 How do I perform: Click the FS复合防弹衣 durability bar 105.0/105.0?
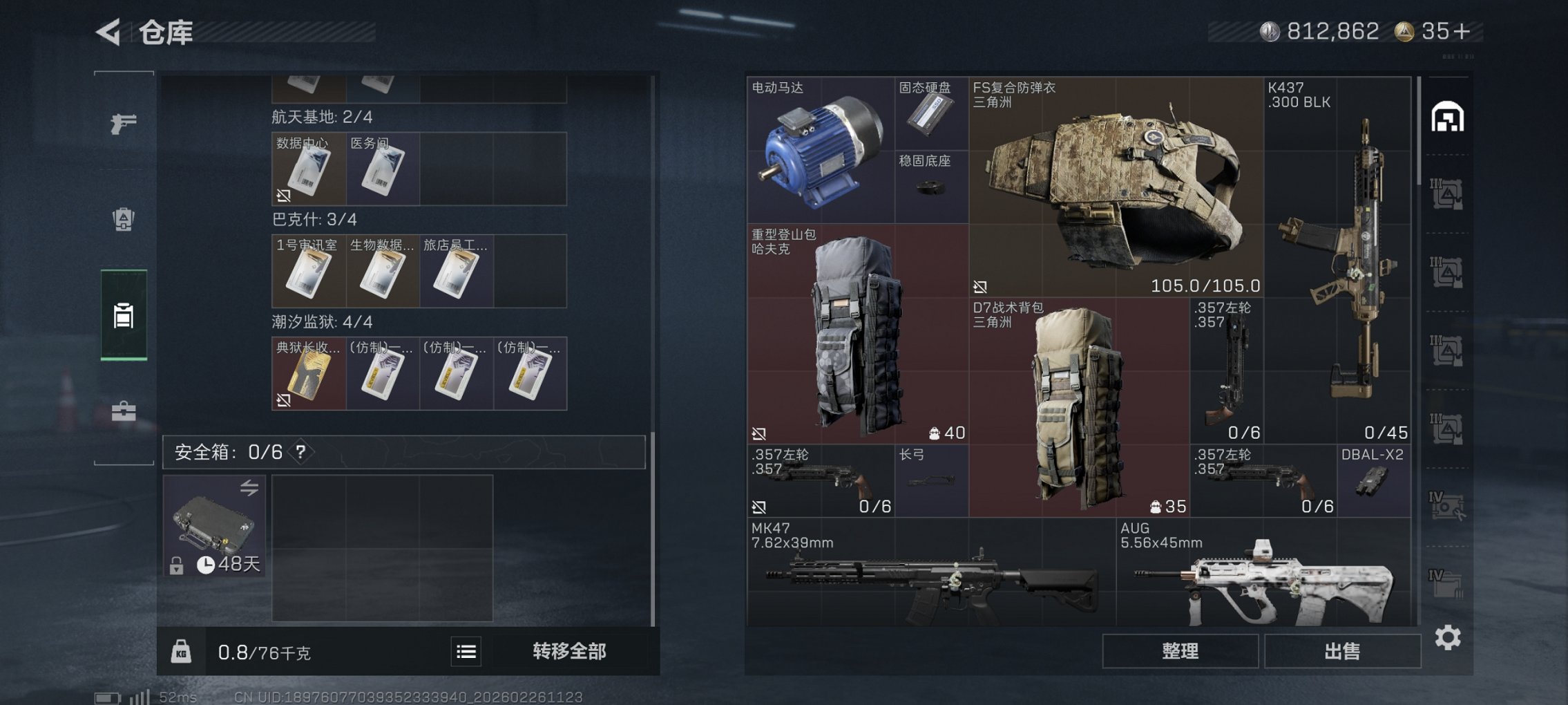pyautogui.click(x=1206, y=285)
